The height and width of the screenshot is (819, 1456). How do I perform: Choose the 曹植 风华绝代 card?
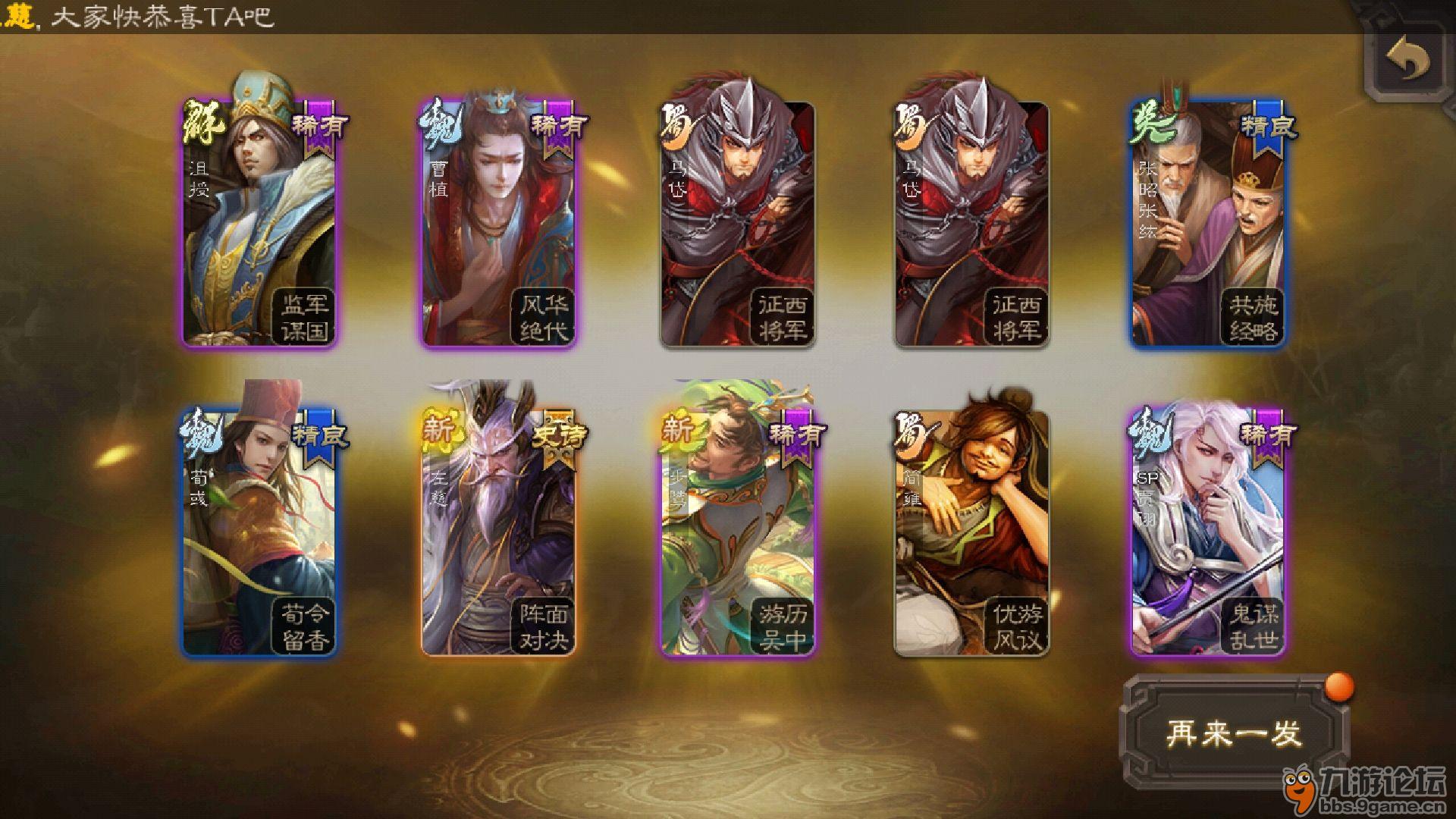click(498, 224)
